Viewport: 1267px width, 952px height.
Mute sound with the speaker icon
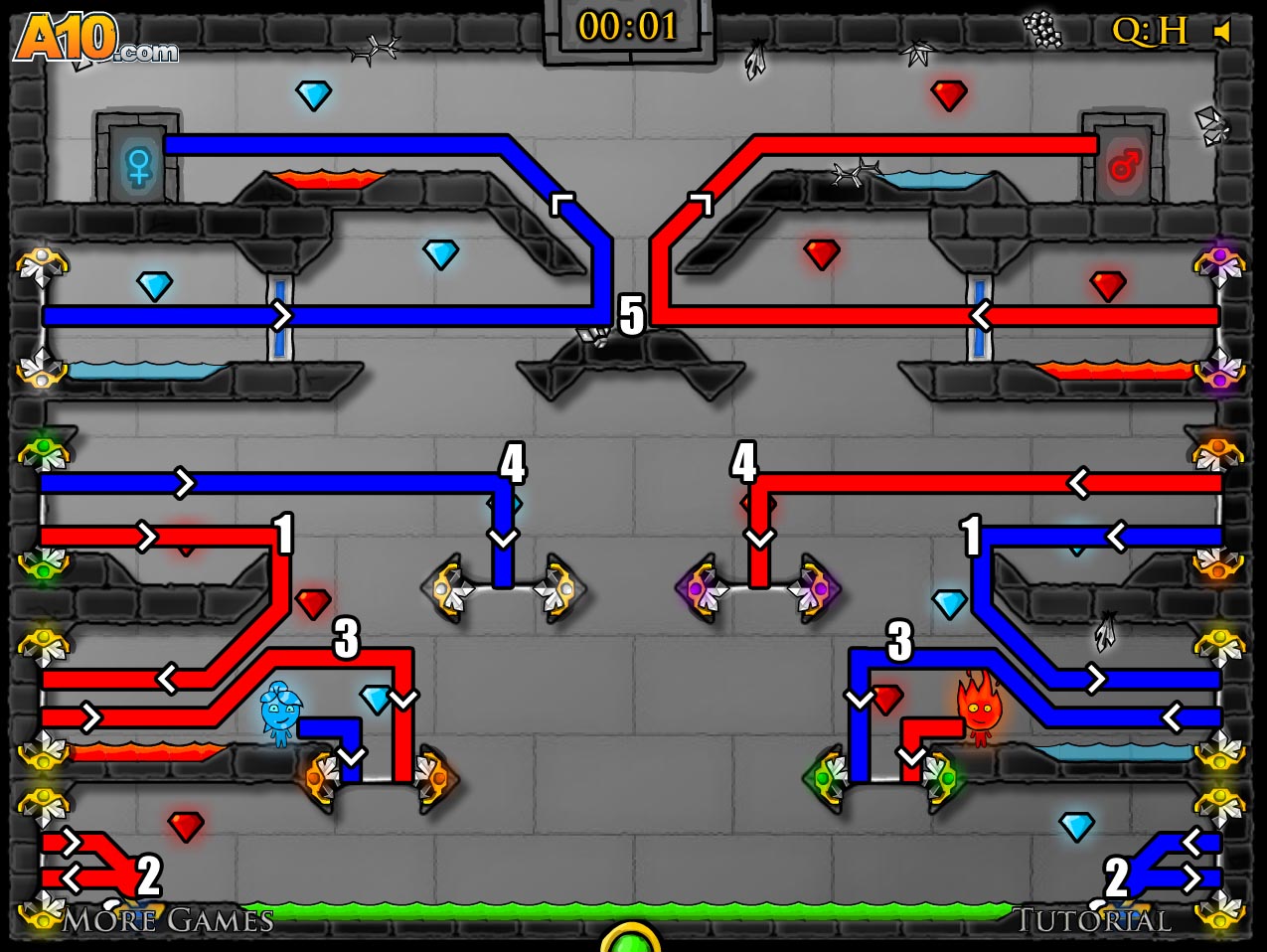tap(1223, 33)
